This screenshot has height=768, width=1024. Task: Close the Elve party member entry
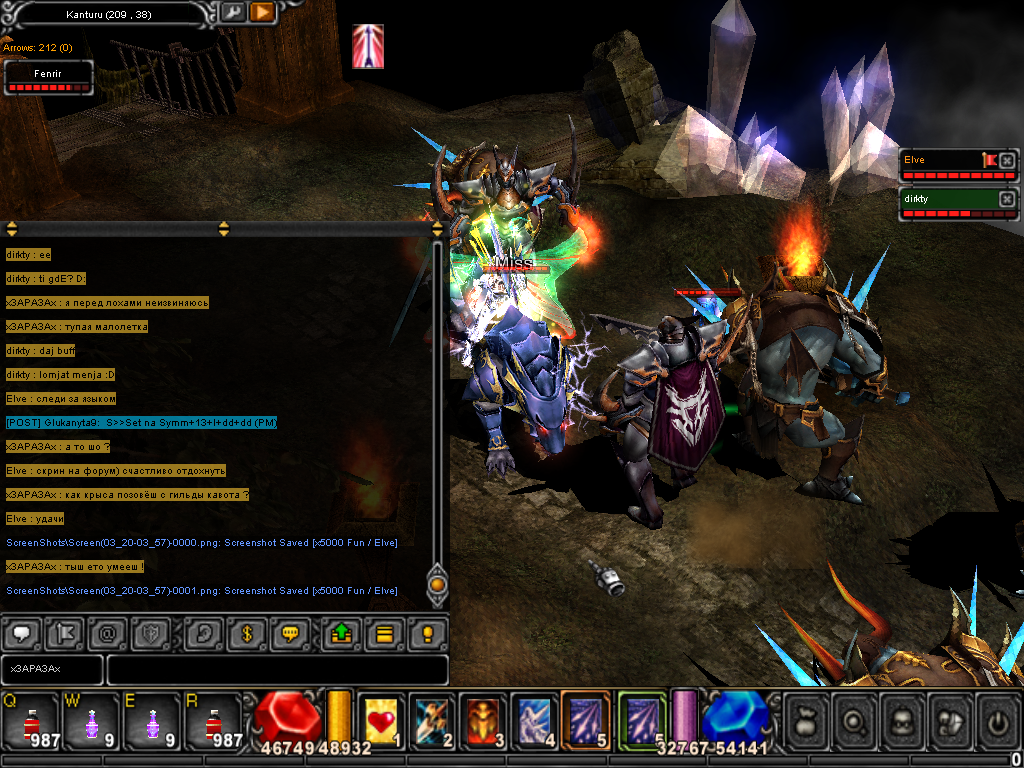pos(1007,160)
